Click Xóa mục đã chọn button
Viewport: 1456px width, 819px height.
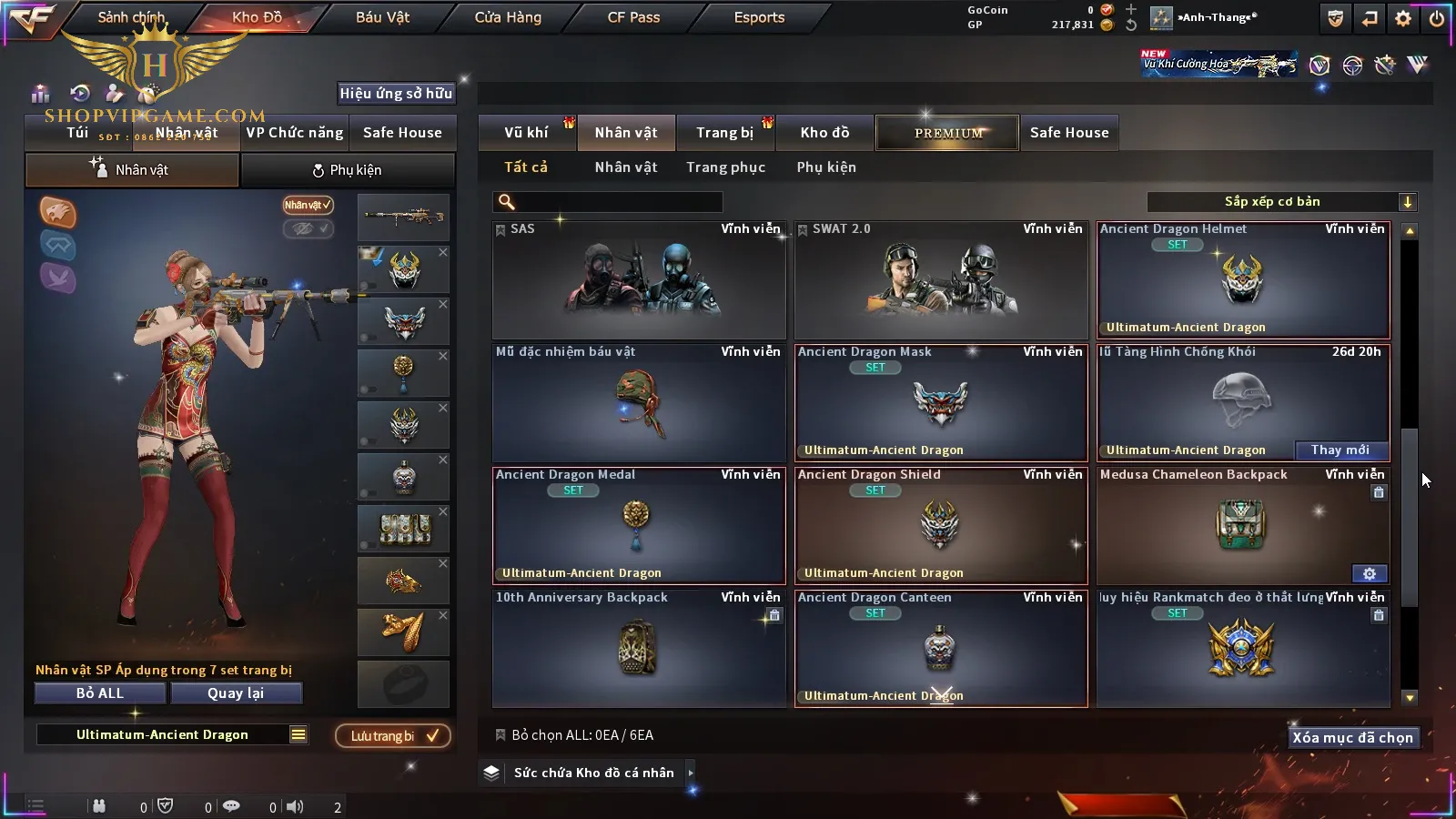[1352, 738]
